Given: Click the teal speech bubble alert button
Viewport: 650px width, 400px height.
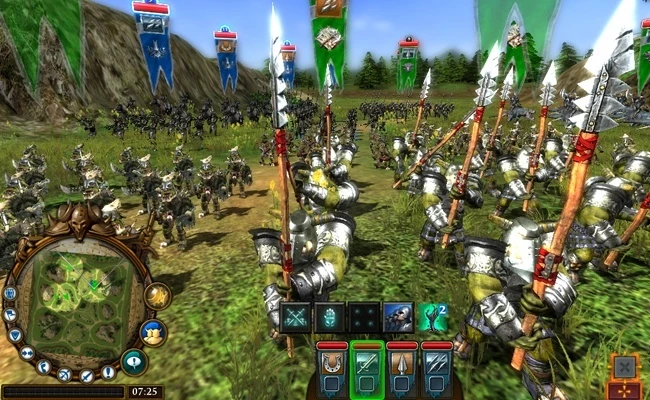Looking at the screenshot, I should [134, 362].
